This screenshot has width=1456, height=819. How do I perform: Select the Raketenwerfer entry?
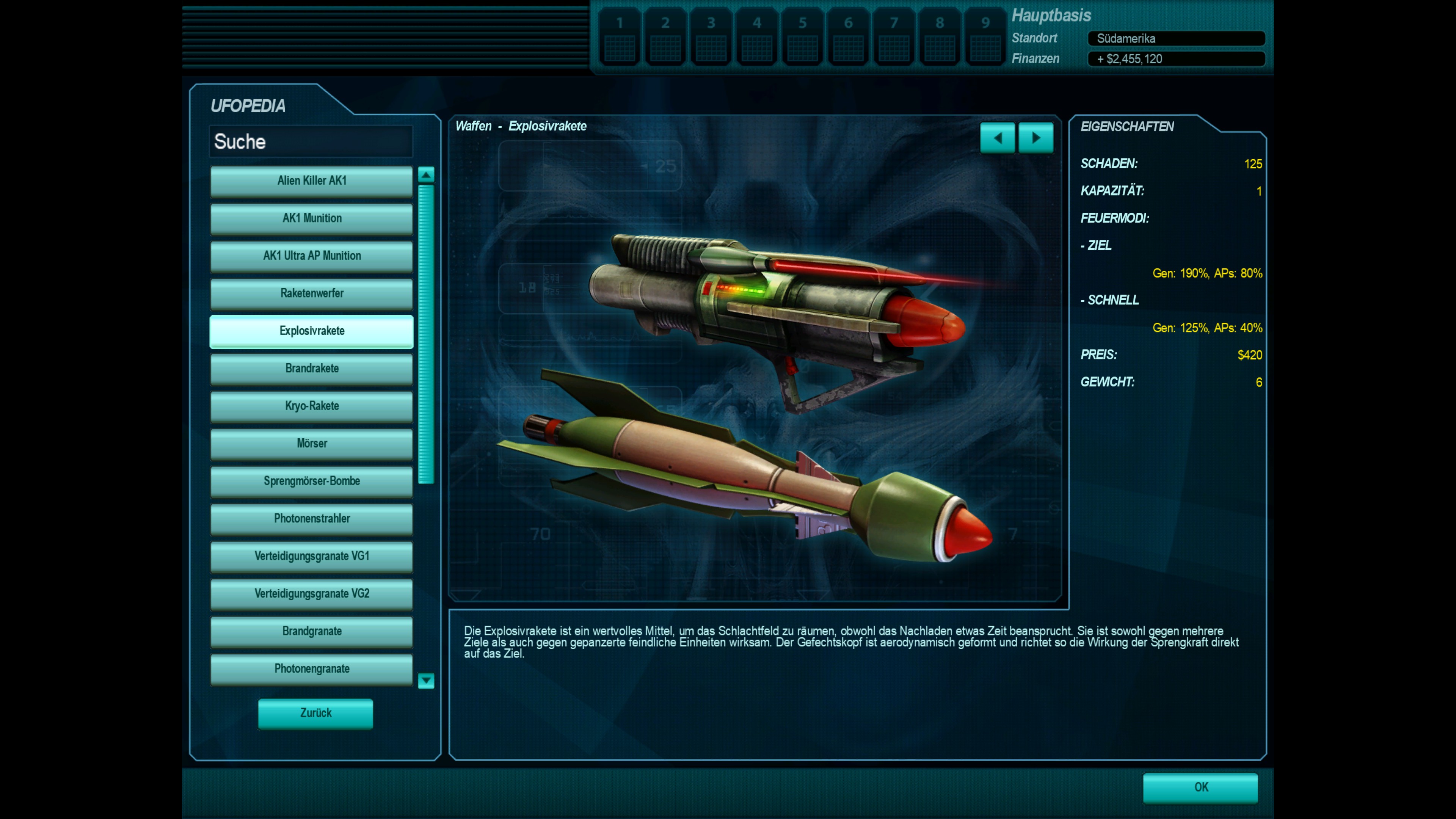coord(311,293)
